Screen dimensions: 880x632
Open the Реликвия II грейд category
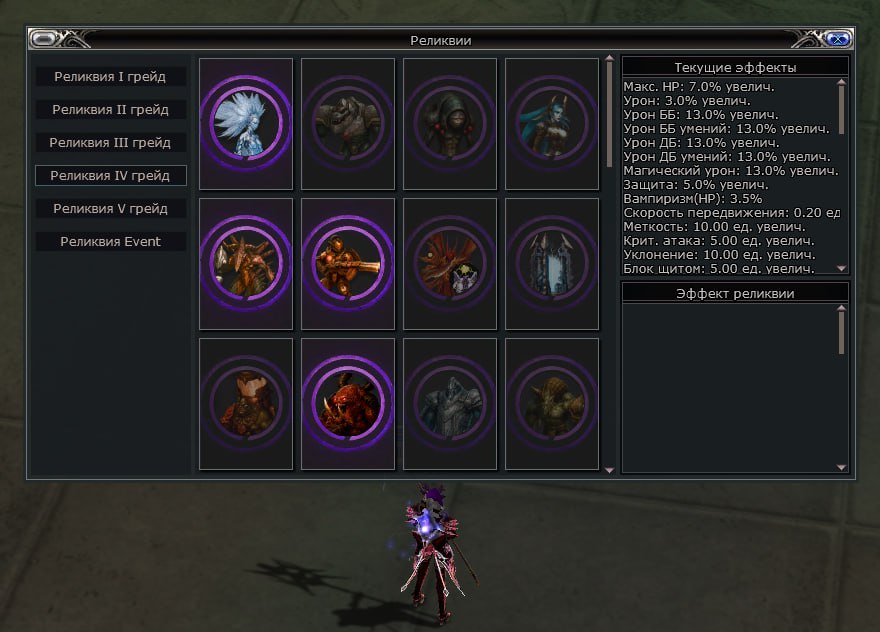pyautogui.click(x=110, y=109)
